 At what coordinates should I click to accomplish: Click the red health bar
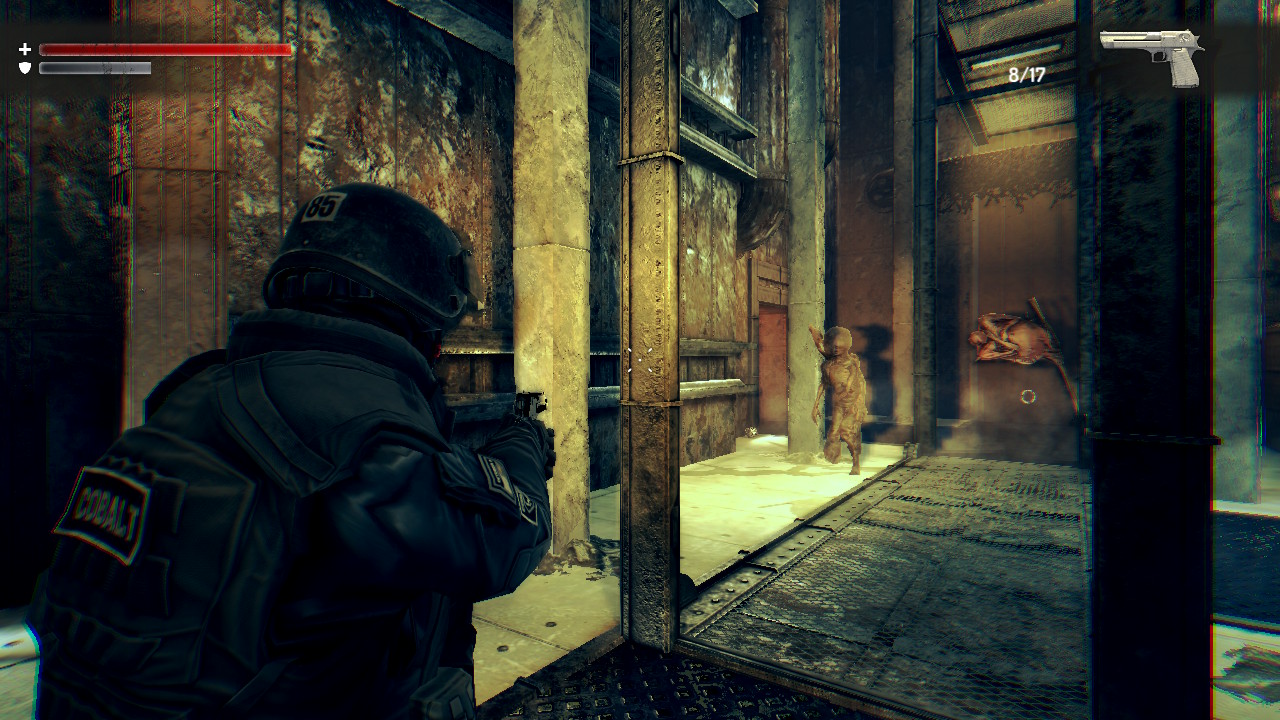(165, 48)
